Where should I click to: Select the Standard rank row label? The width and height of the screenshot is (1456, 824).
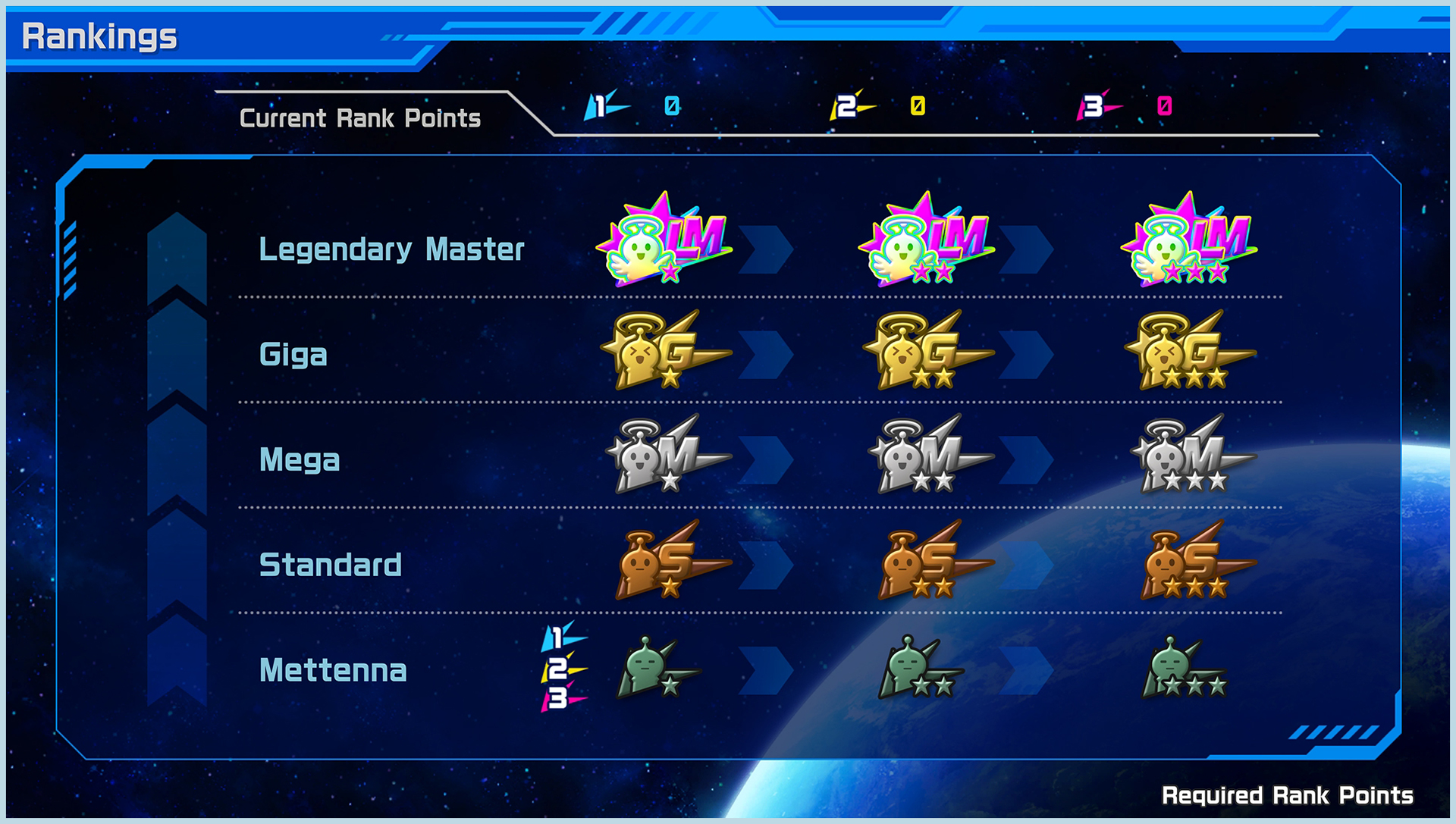331,565
